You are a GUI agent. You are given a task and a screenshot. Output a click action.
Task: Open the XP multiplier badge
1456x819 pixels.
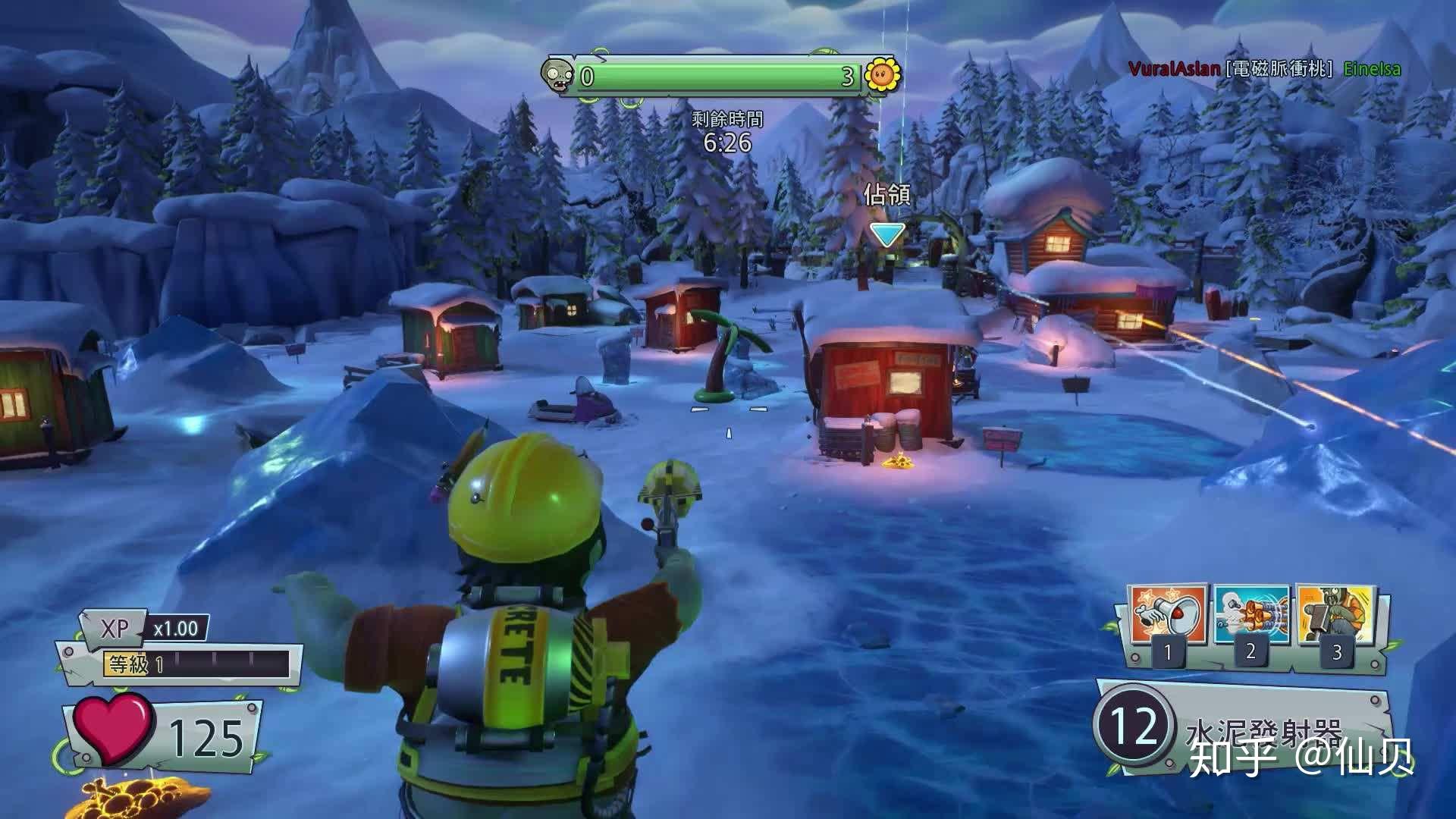click(x=144, y=628)
